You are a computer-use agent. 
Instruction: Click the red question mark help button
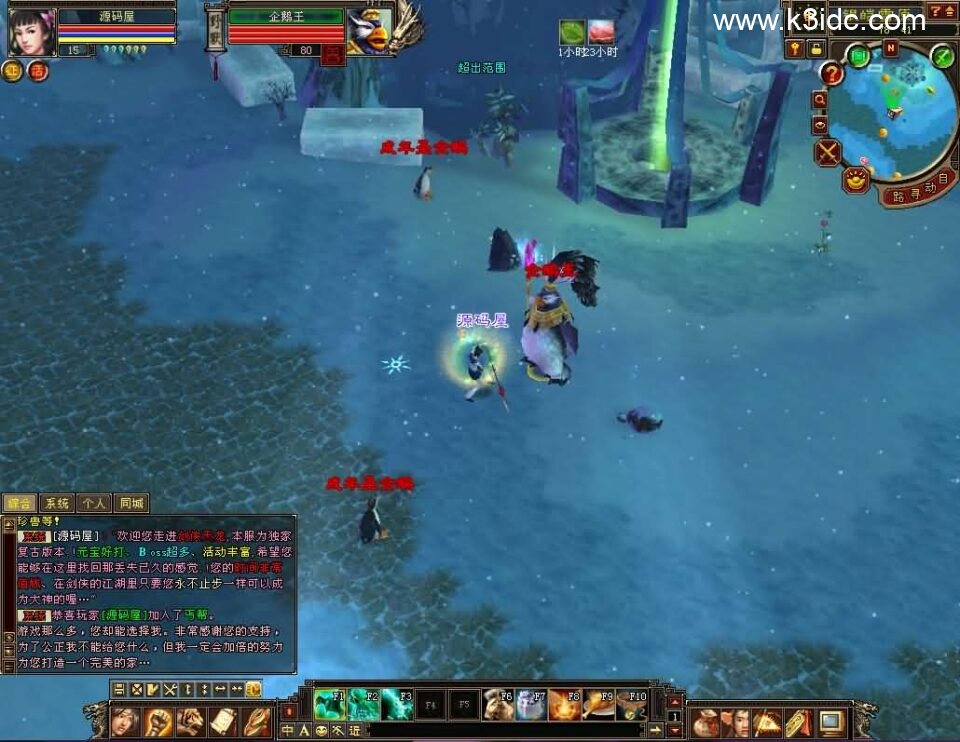[x=832, y=72]
